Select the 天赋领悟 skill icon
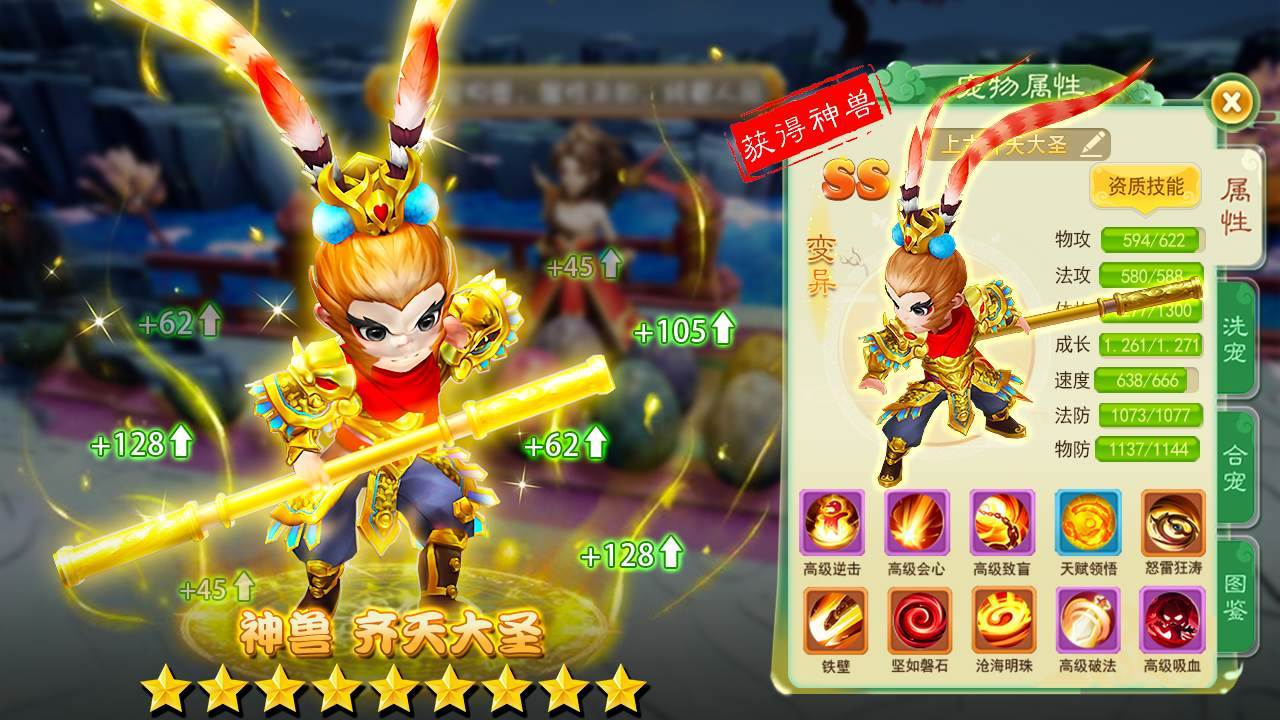The width and height of the screenshot is (1280, 720). (1088, 523)
